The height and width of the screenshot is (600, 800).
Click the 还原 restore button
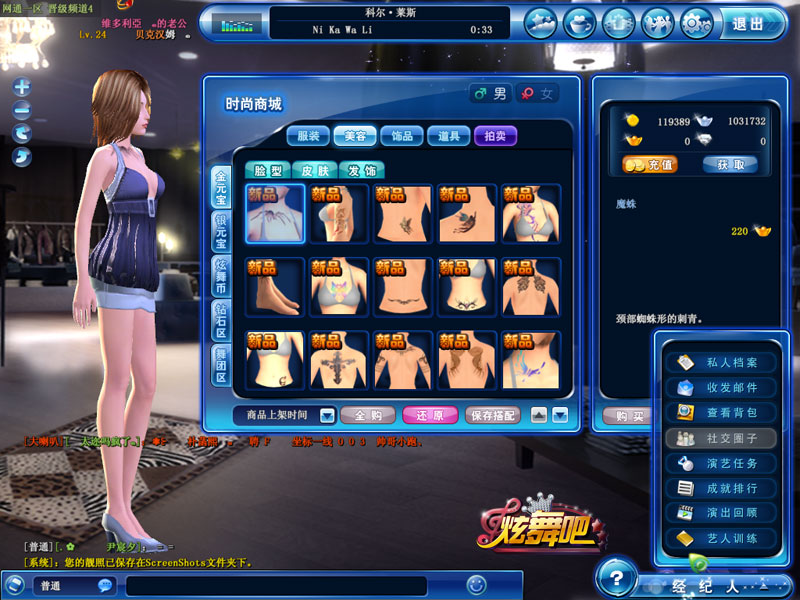pyautogui.click(x=430, y=415)
